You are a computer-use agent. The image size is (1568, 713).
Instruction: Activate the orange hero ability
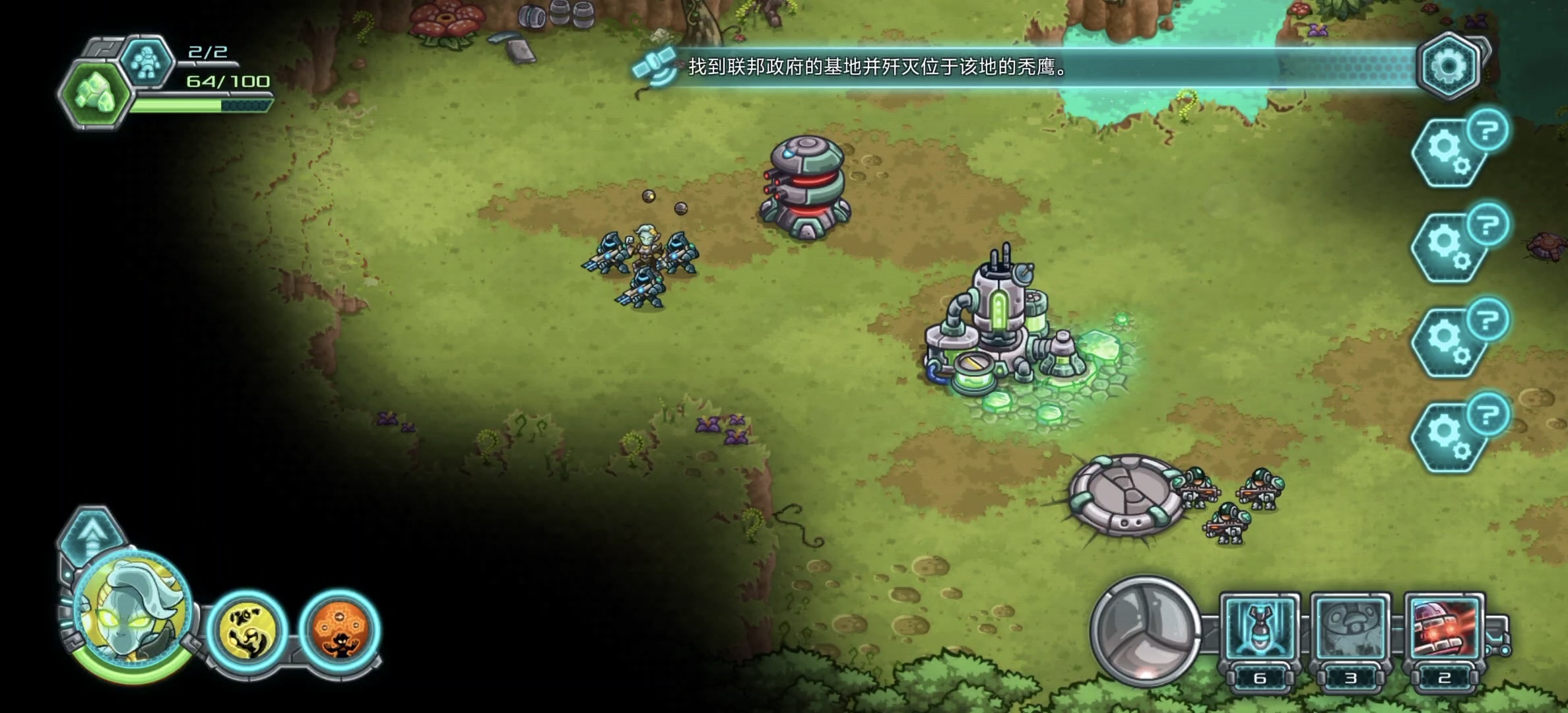pos(340,630)
